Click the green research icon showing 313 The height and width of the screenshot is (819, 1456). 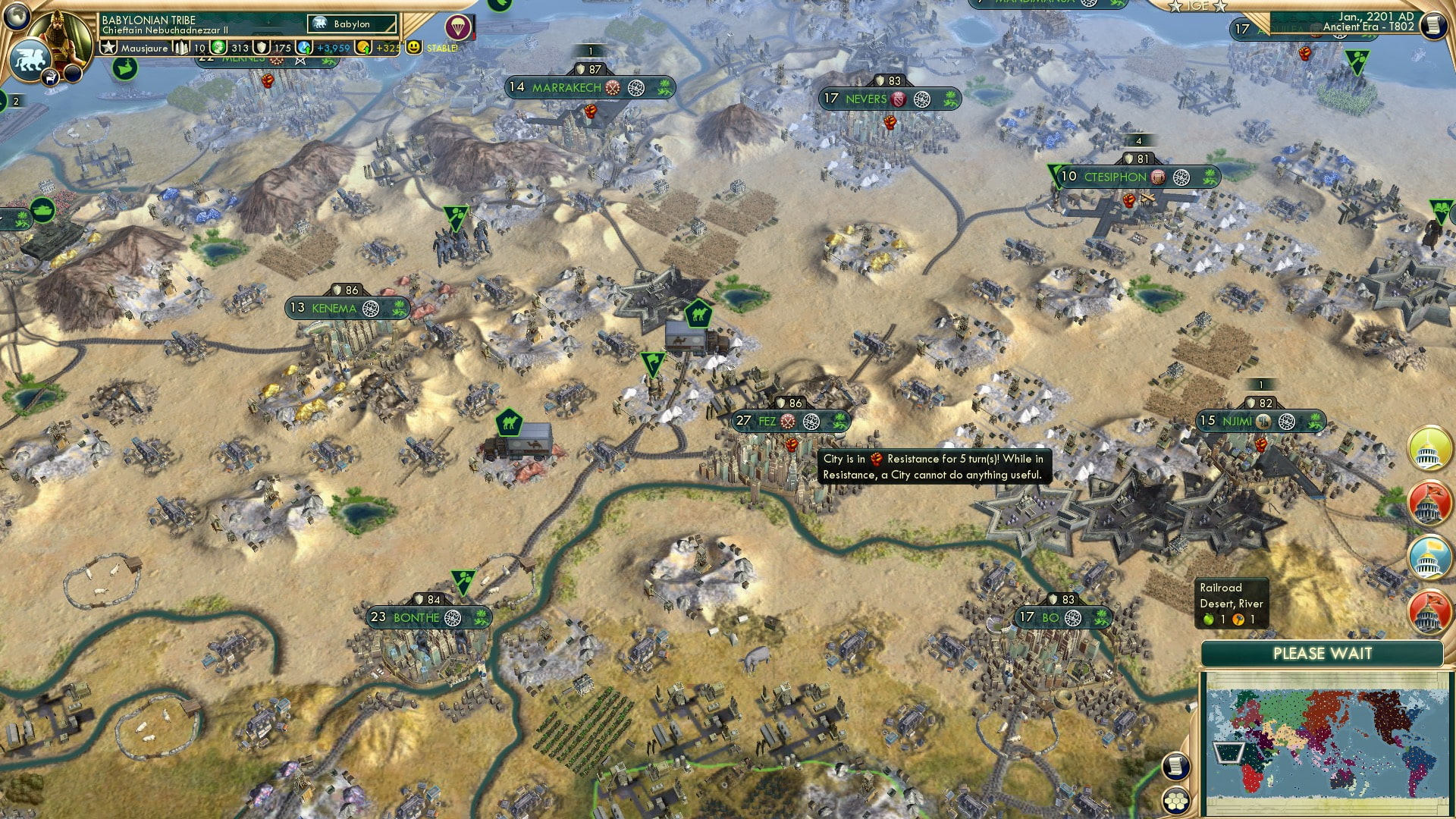pyautogui.click(x=218, y=47)
